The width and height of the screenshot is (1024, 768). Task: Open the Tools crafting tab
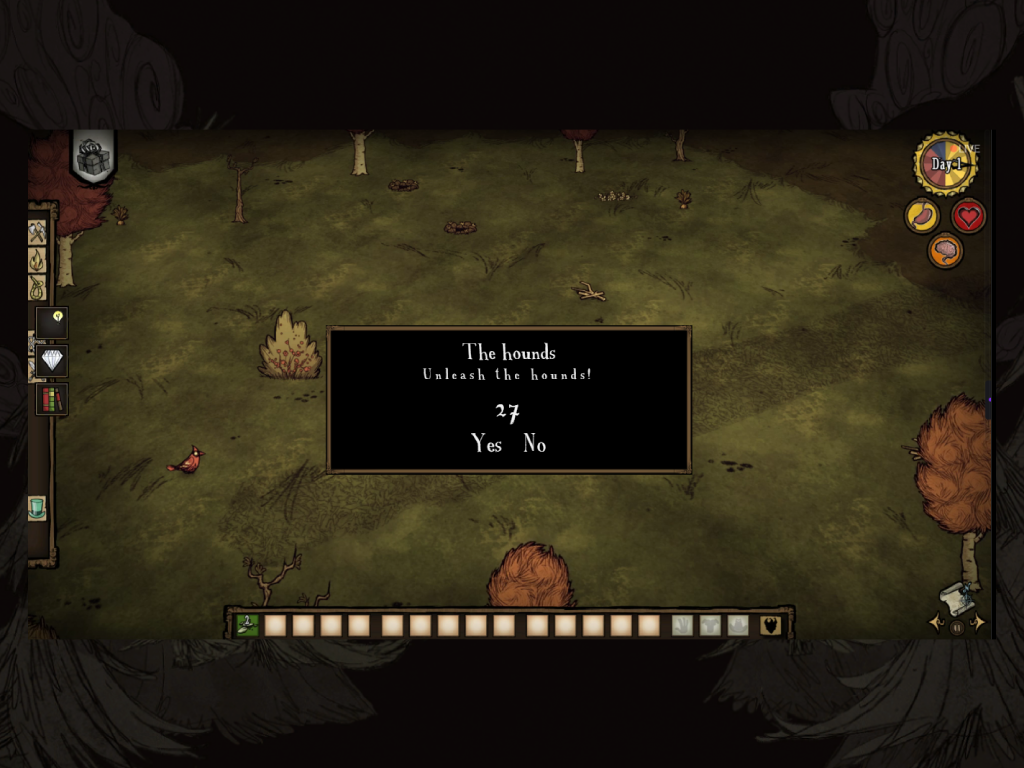click(x=38, y=233)
